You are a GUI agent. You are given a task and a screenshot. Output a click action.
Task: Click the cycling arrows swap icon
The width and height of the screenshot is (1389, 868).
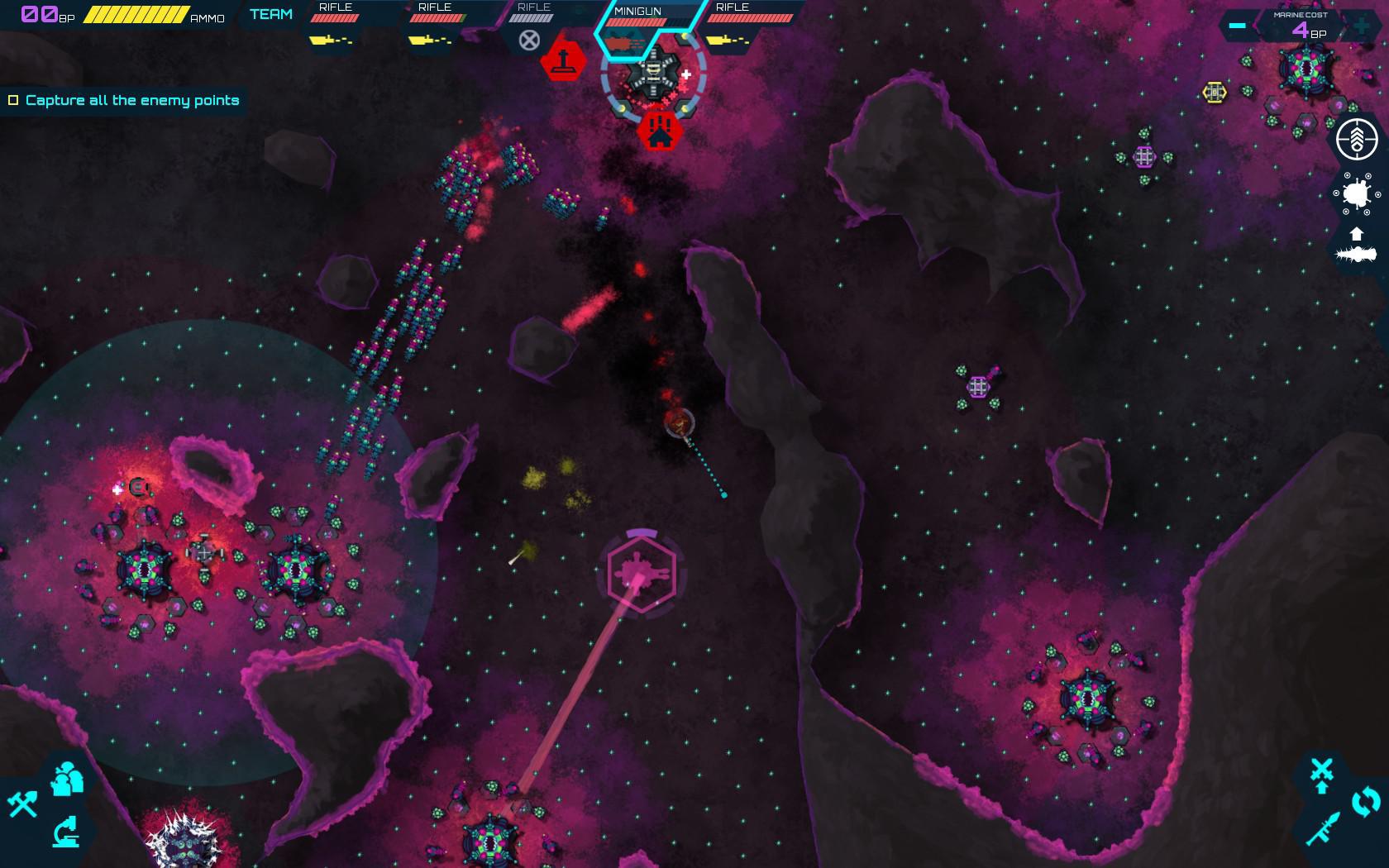coord(1364,800)
